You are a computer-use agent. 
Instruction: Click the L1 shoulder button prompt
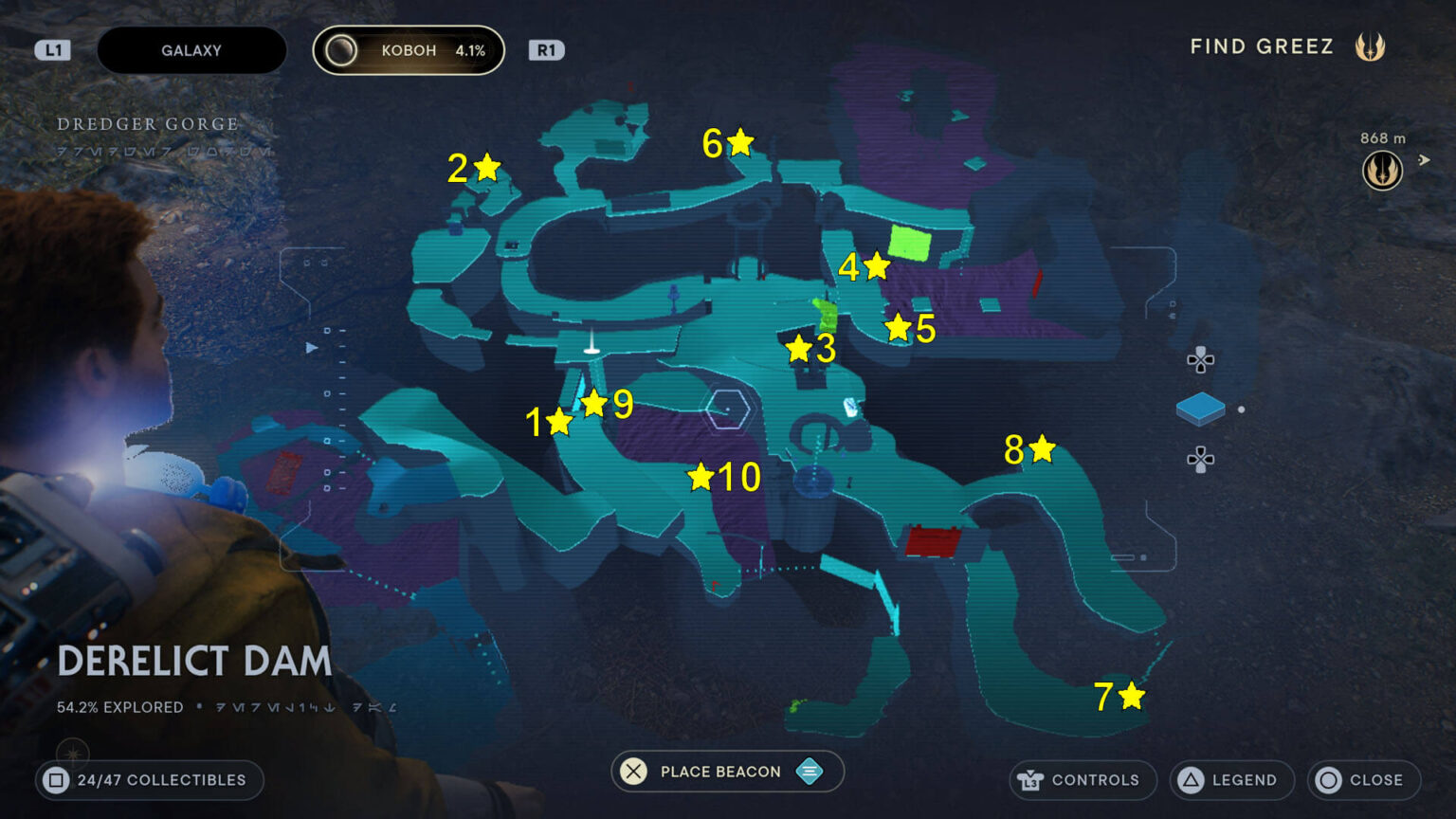click(52, 49)
